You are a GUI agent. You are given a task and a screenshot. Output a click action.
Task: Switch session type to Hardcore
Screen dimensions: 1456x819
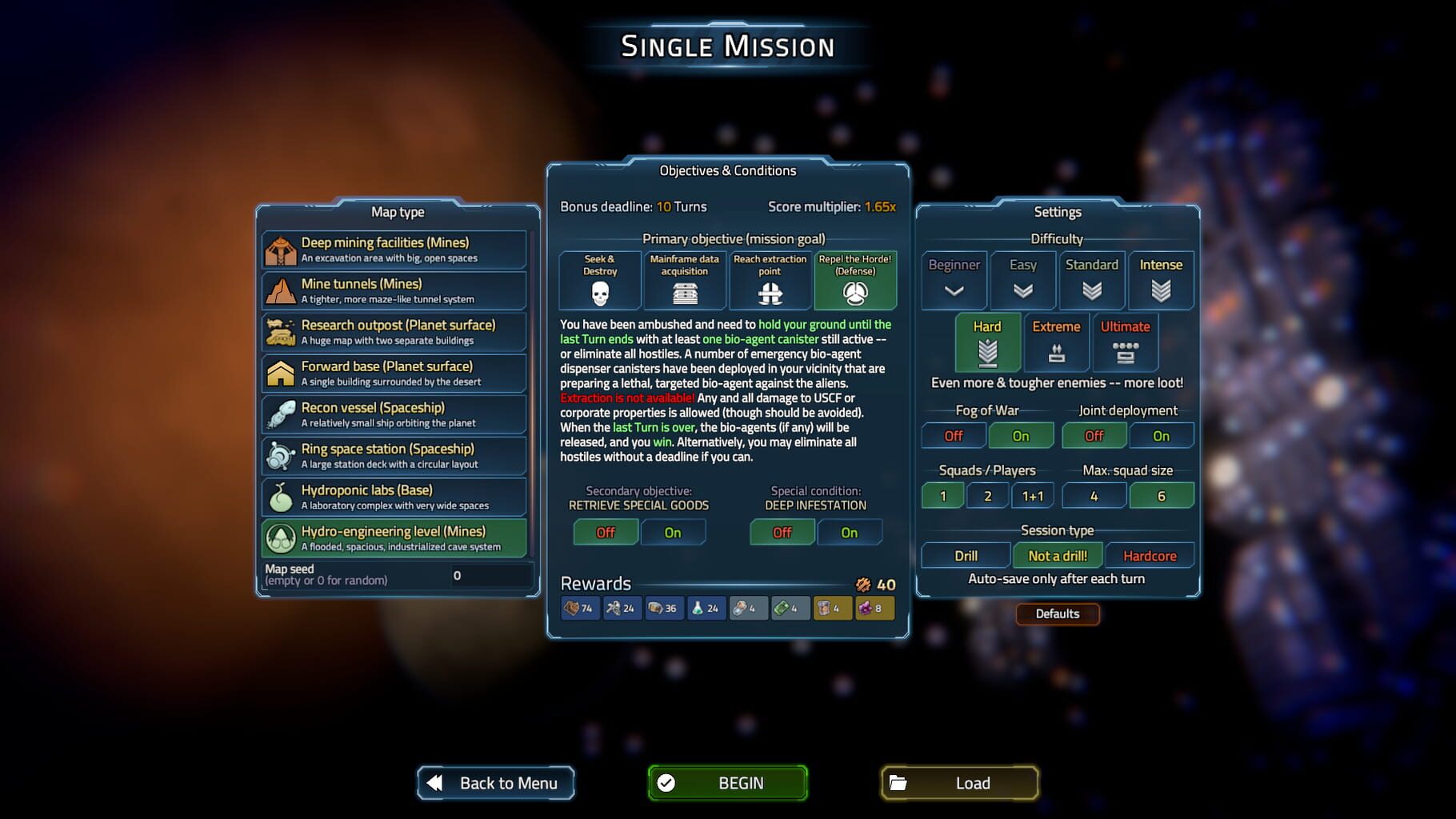(1150, 555)
